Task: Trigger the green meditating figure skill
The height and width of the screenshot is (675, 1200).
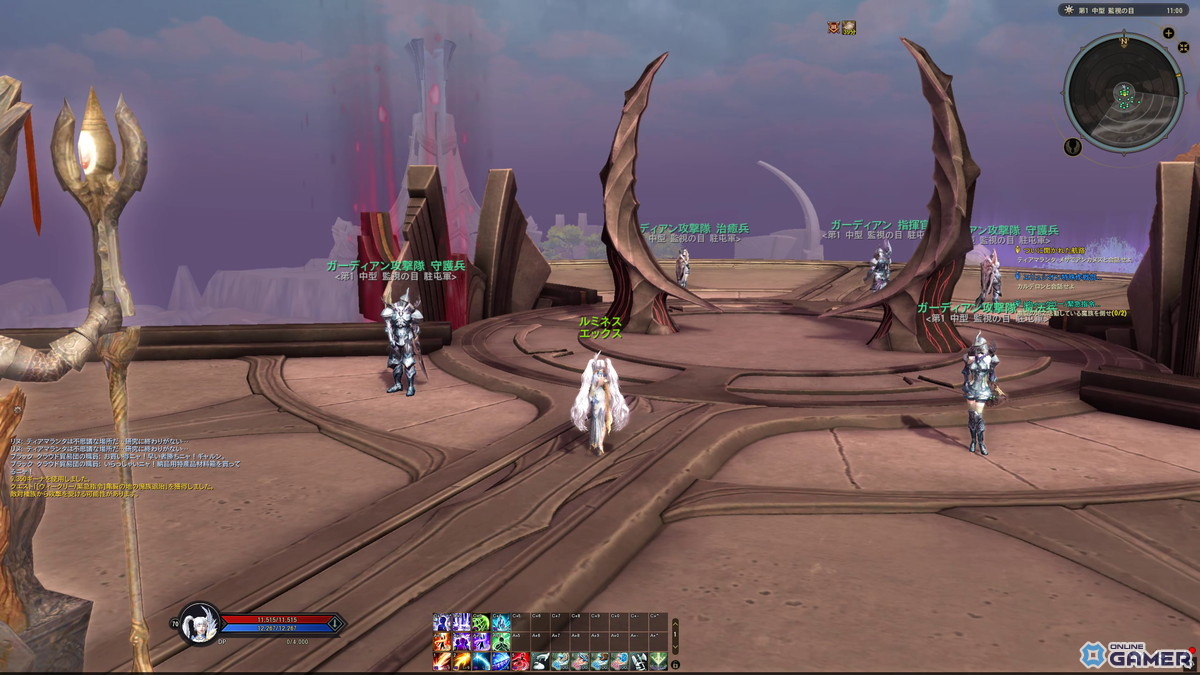Action: (x=501, y=642)
